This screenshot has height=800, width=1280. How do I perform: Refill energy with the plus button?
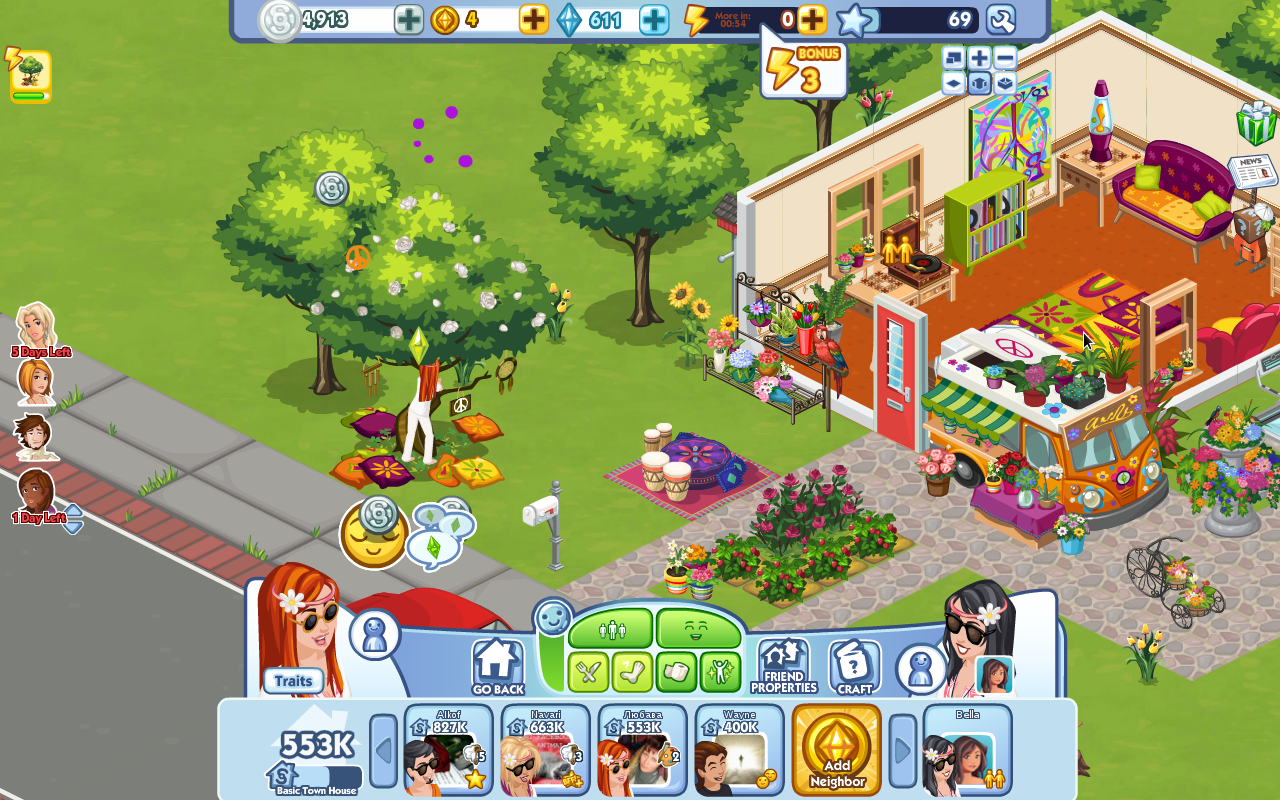(x=812, y=19)
